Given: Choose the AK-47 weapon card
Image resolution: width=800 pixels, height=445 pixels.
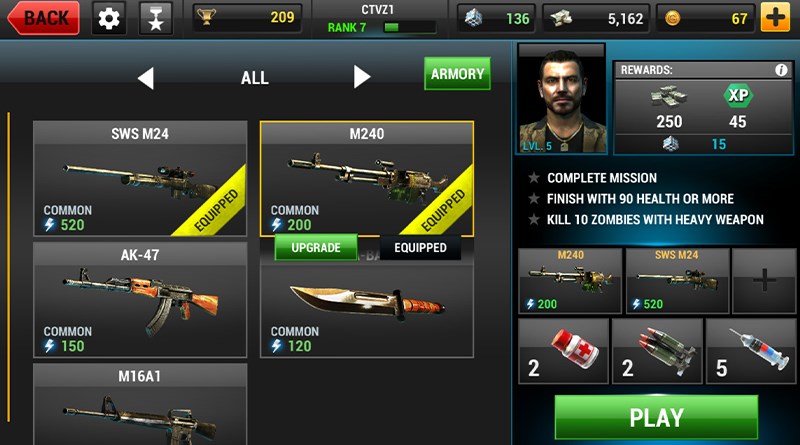Looking at the screenshot, I should (x=140, y=300).
